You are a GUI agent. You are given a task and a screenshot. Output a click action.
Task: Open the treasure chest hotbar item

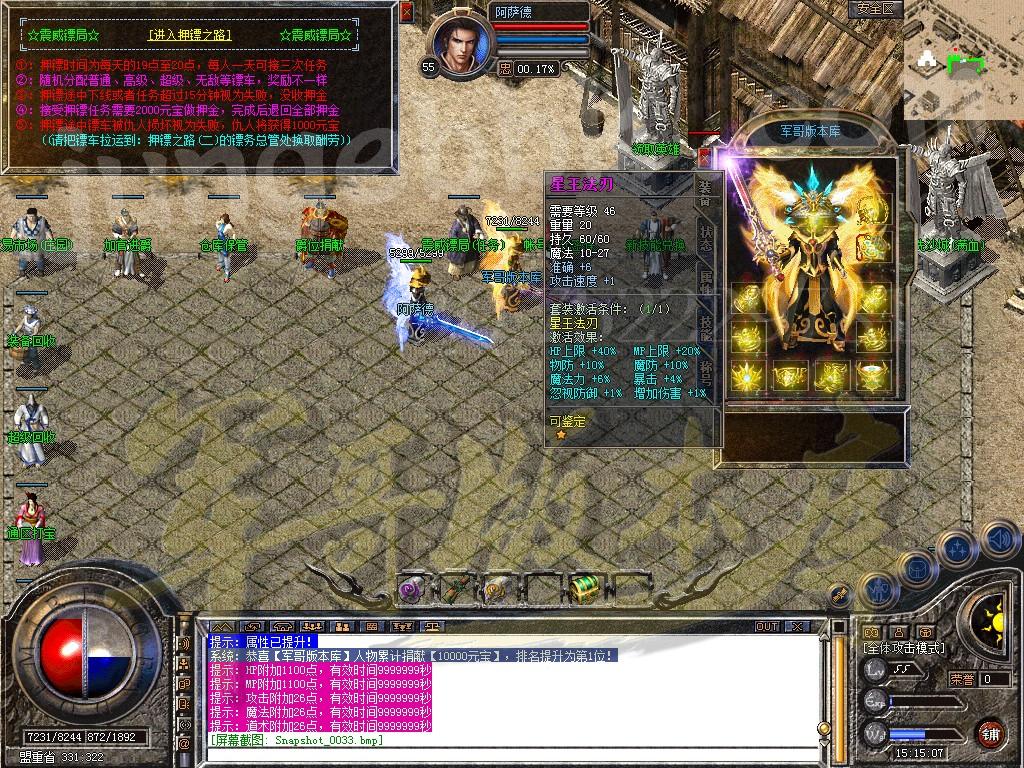click(x=582, y=589)
